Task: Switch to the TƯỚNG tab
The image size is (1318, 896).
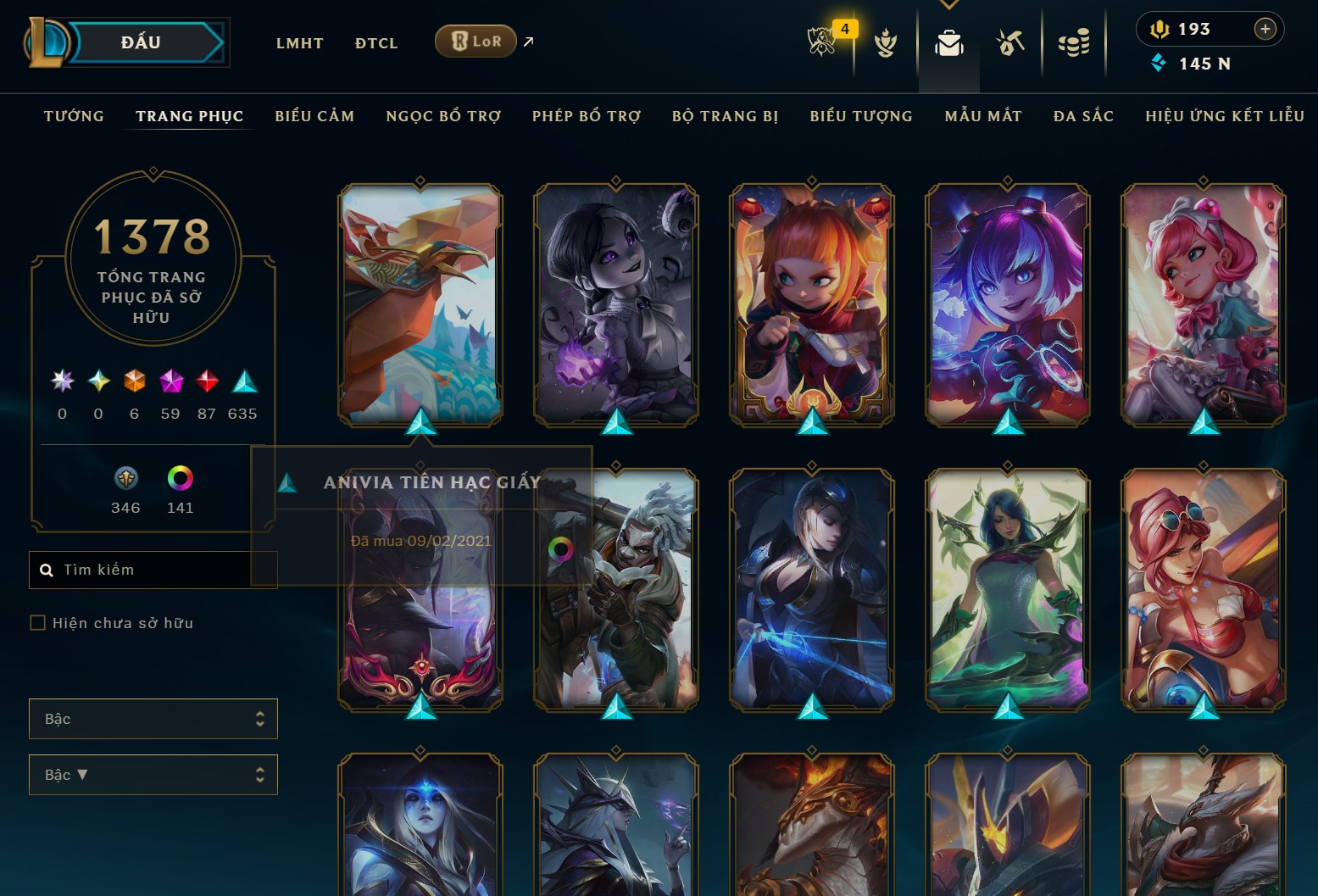Action: click(x=74, y=116)
